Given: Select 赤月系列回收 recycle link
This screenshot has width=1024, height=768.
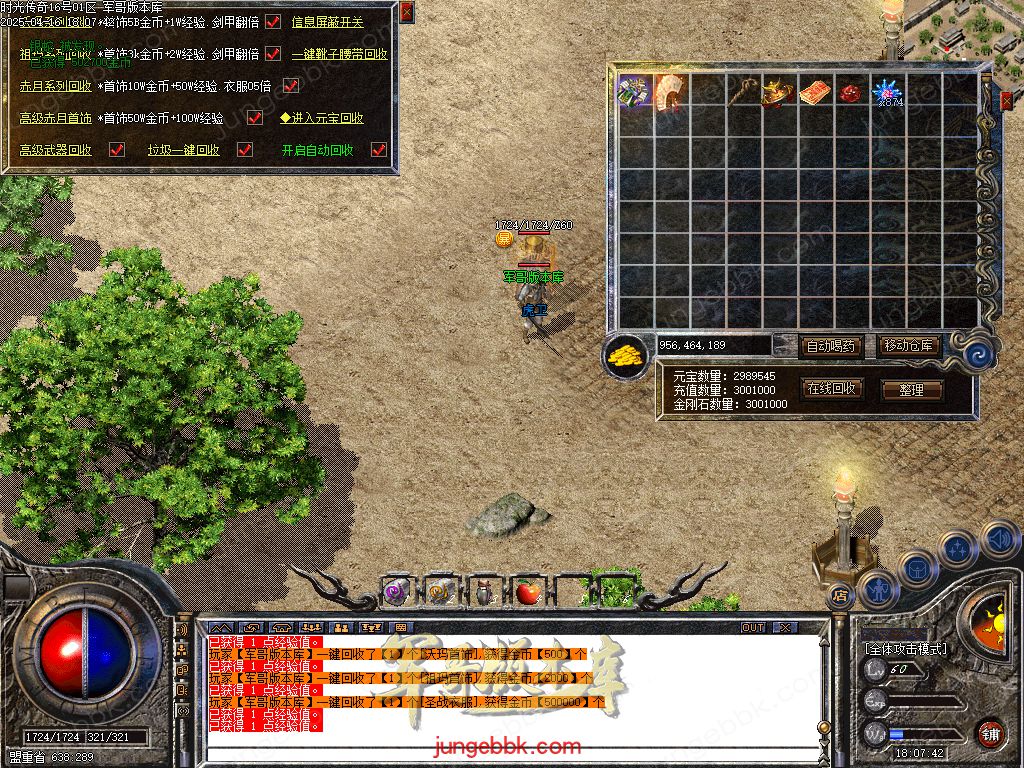Looking at the screenshot, I should (x=56, y=86).
